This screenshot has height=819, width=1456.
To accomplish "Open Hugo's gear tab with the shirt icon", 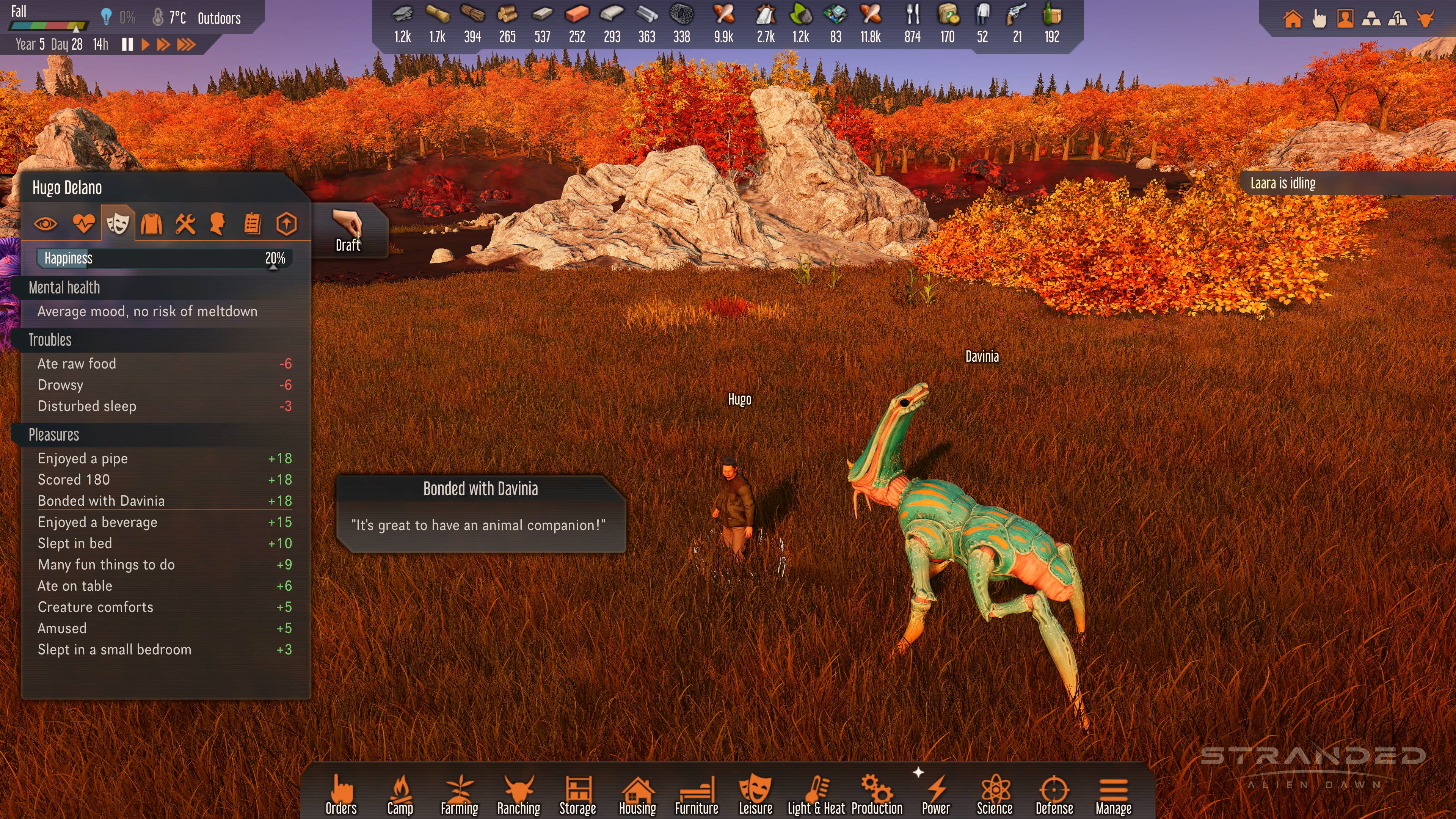I will pos(152,224).
